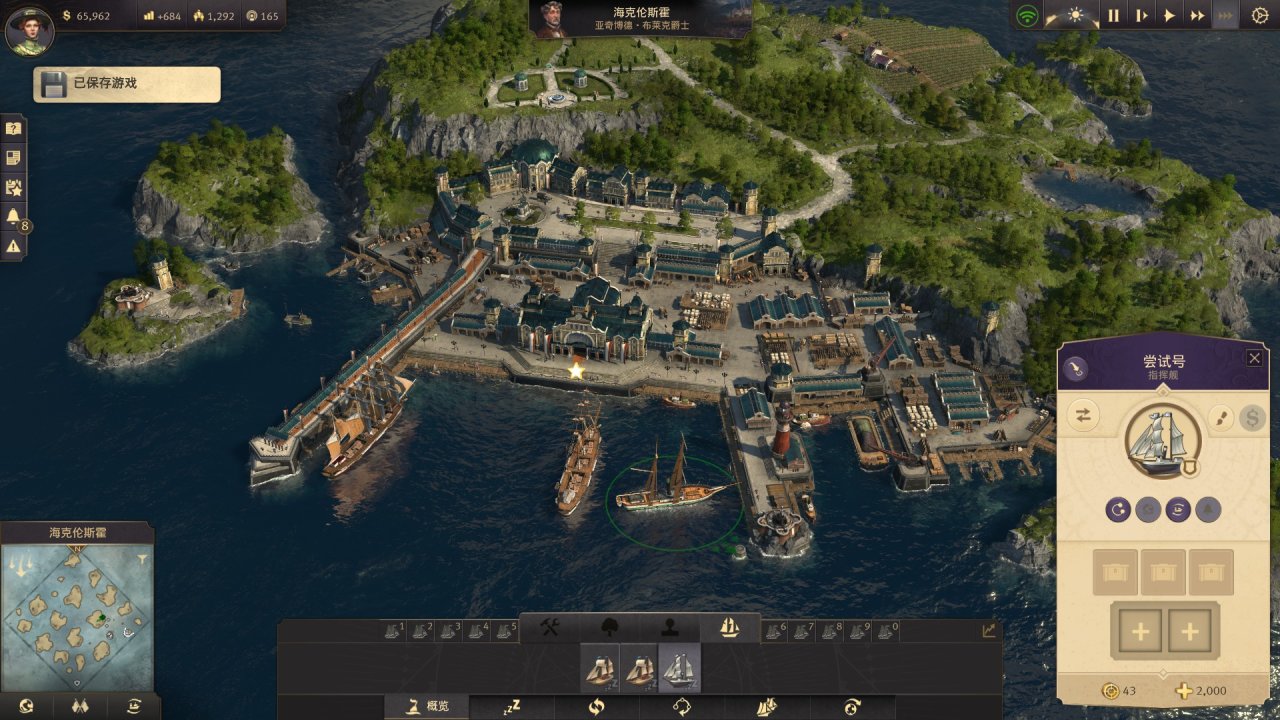Open the tree category tab
The width and height of the screenshot is (1280, 720).
(x=609, y=627)
